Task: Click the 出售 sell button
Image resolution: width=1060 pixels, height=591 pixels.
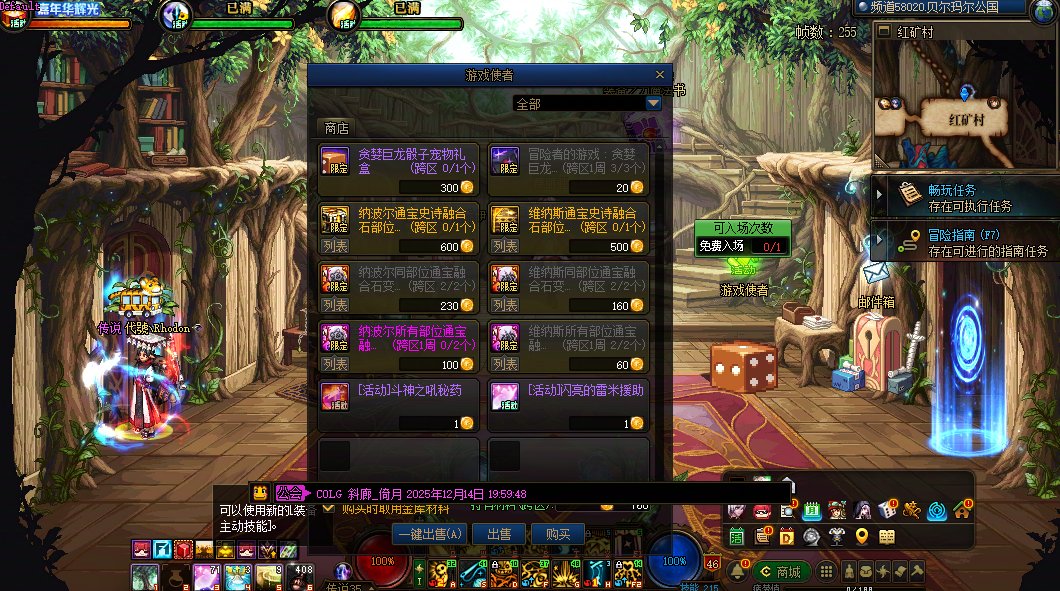Action: pos(499,534)
